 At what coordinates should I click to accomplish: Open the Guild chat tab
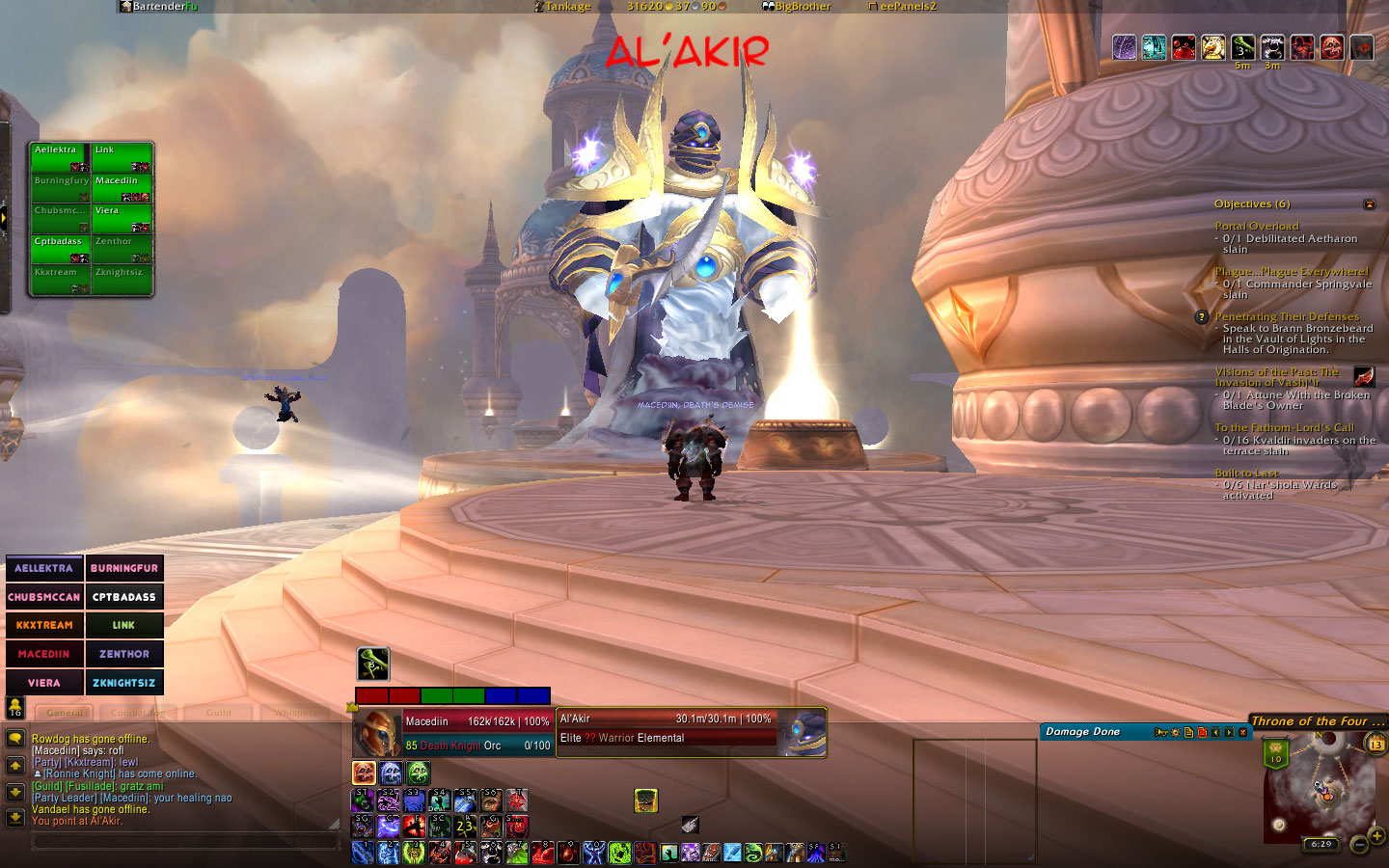click(219, 713)
